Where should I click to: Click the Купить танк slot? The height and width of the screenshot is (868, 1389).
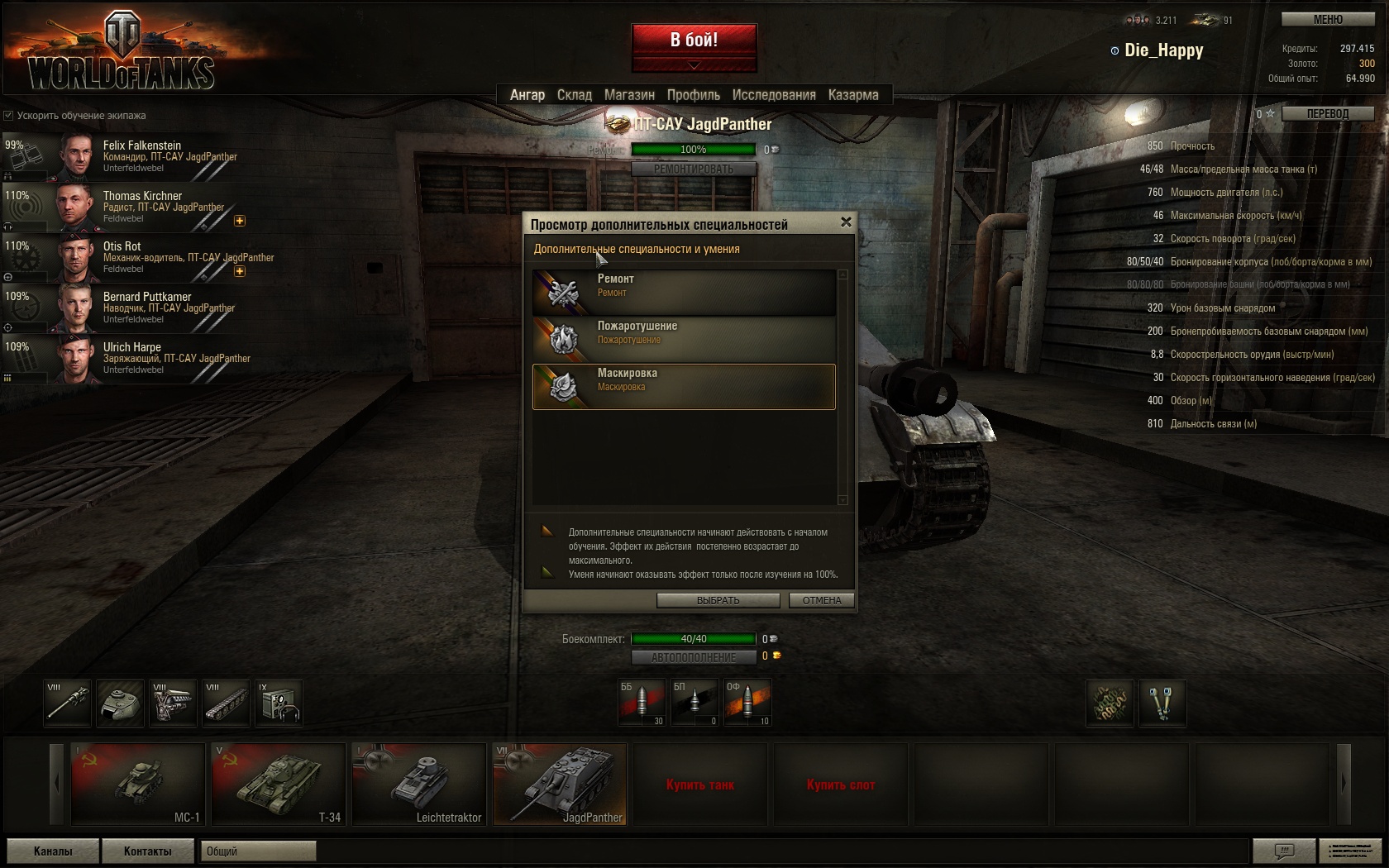coord(699,784)
